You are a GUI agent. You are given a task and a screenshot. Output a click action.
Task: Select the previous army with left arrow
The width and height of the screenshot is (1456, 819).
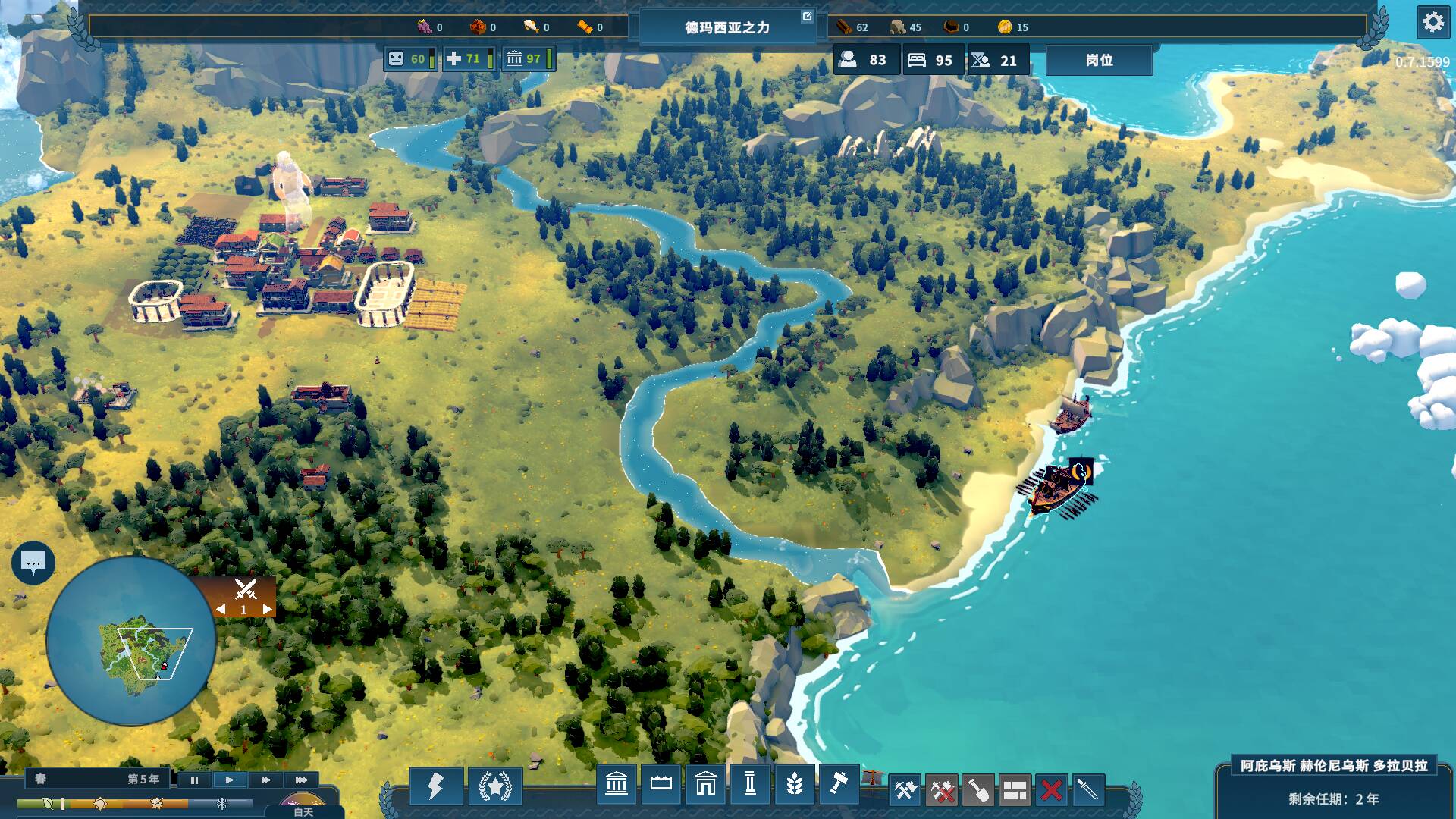(x=221, y=609)
